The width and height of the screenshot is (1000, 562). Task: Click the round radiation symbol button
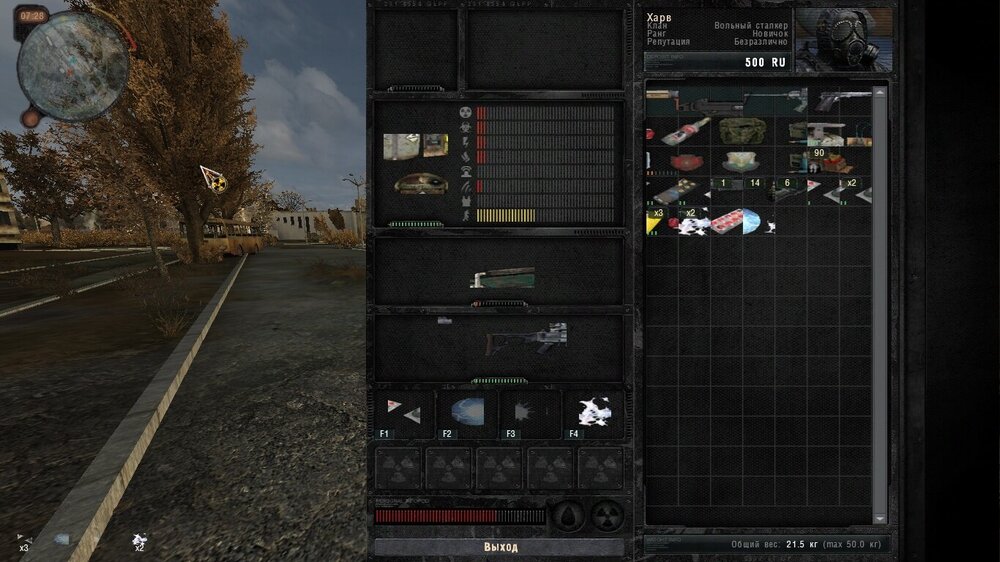click(608, 516)
